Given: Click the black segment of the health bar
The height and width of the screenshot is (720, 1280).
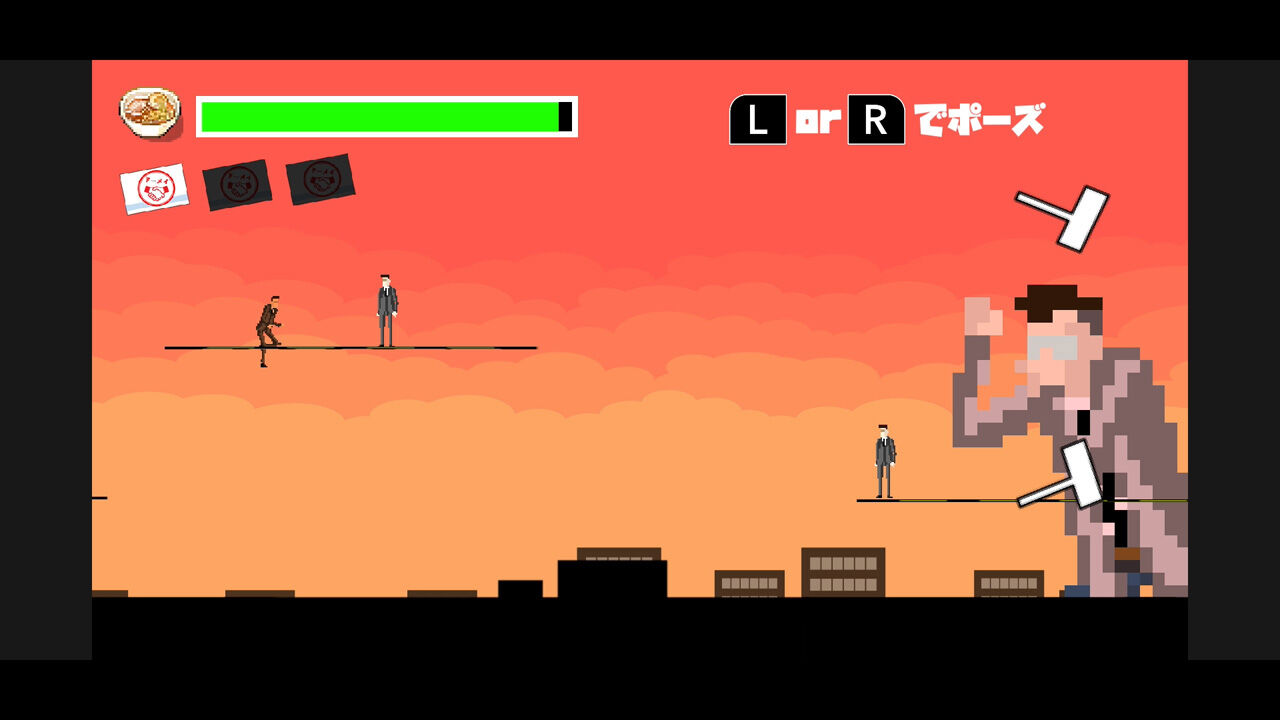Looking at the screenshot, I should pyautogui.click(x=565, y=116).
